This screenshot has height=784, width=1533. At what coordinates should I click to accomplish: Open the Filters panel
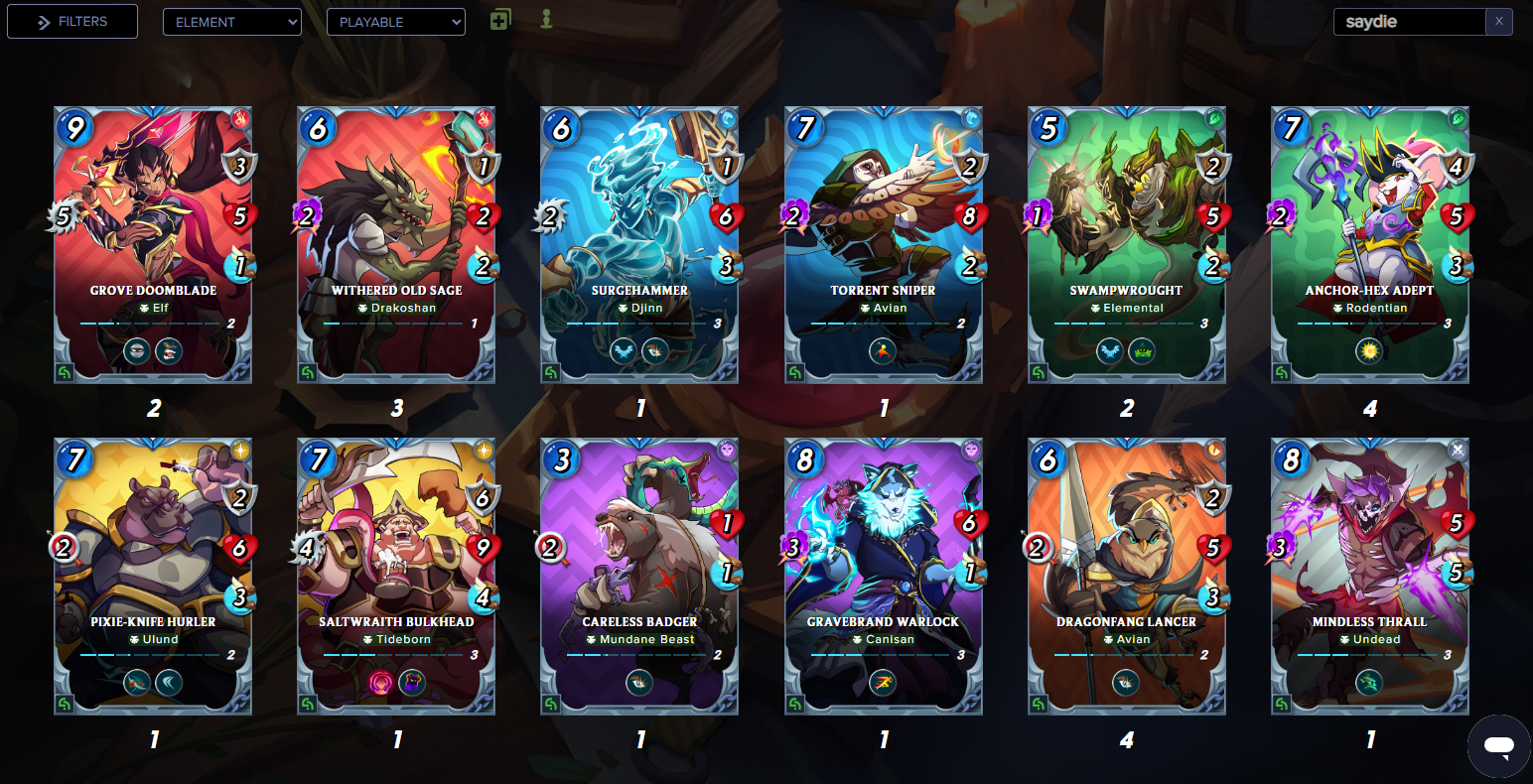(x=72, y=22)
